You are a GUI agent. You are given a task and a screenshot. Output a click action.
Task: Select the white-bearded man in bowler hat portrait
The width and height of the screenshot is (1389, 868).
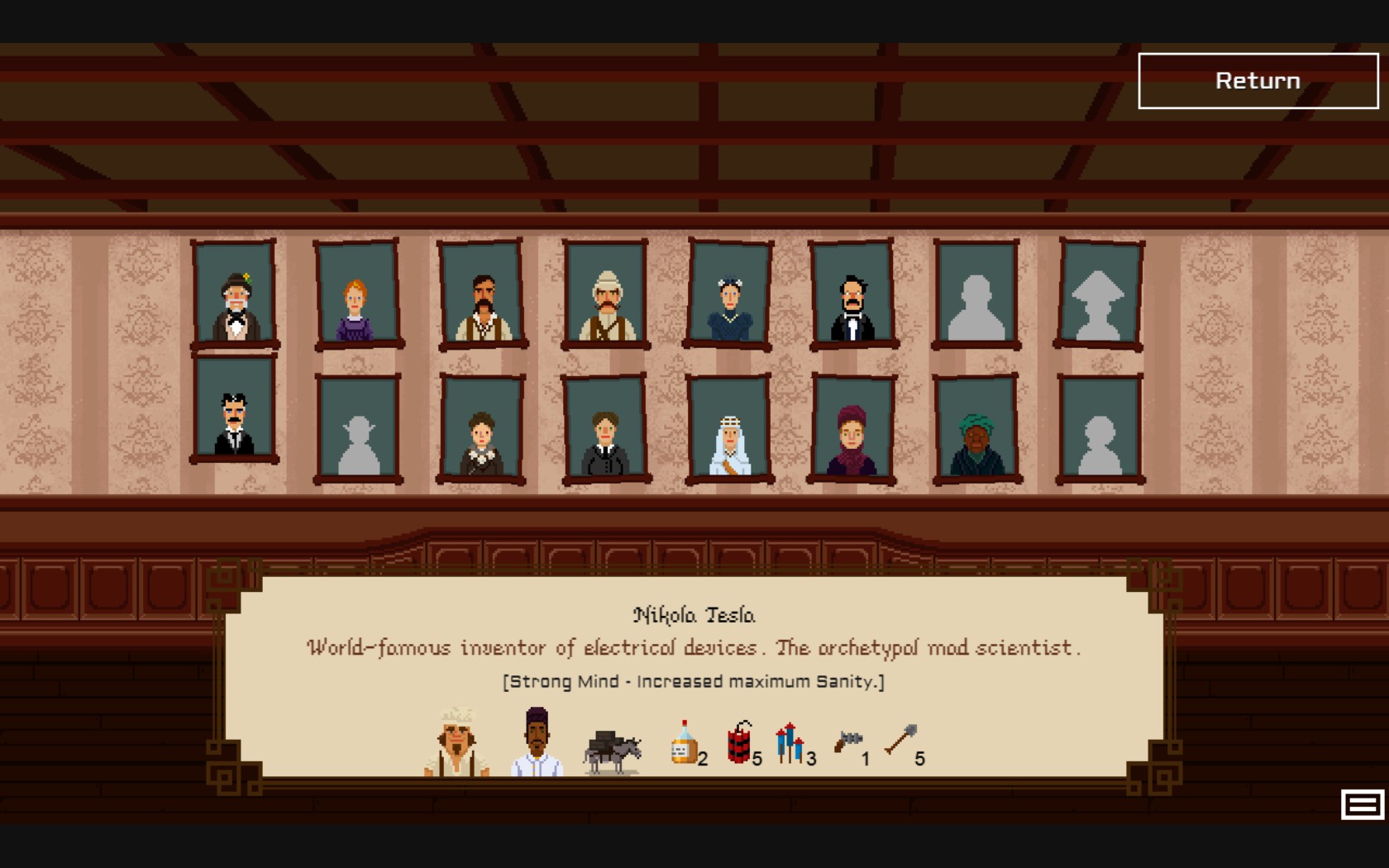236,293
